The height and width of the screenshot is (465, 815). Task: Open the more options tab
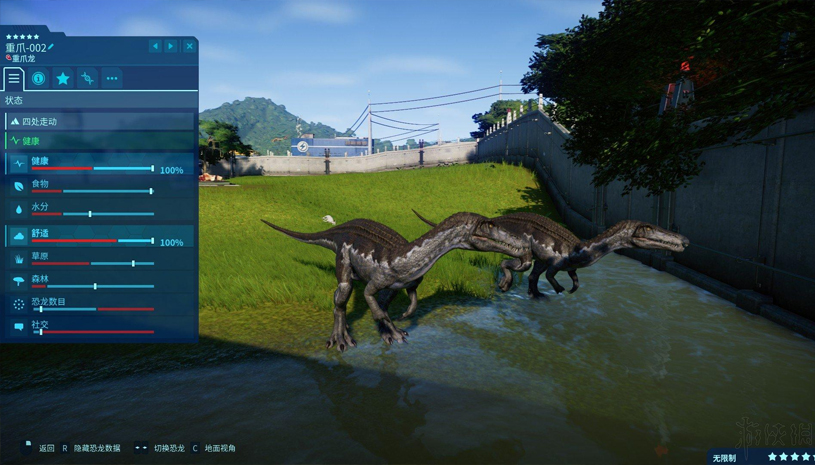coord(112,78)
